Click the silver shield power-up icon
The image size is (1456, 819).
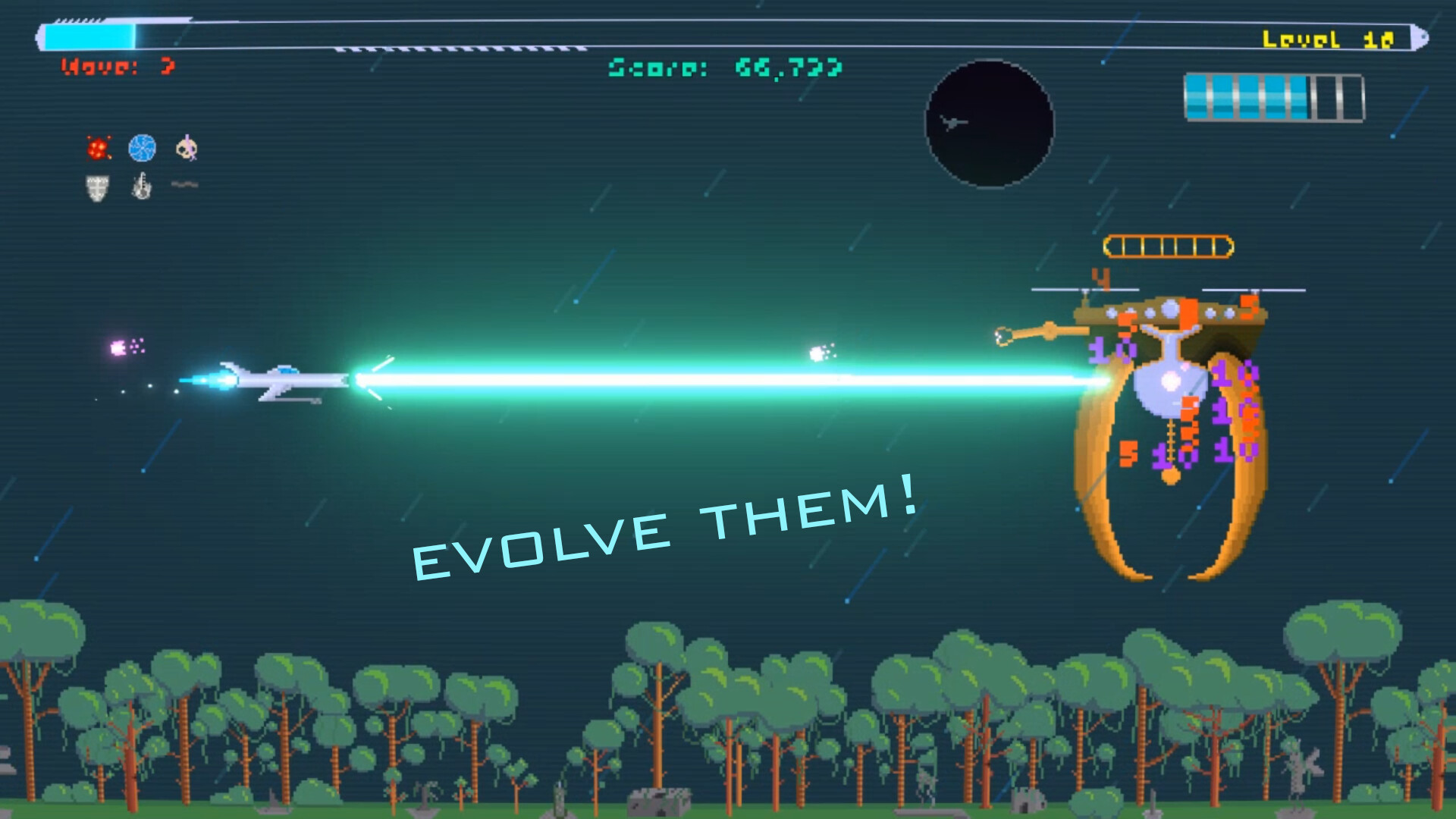point(96,186)
